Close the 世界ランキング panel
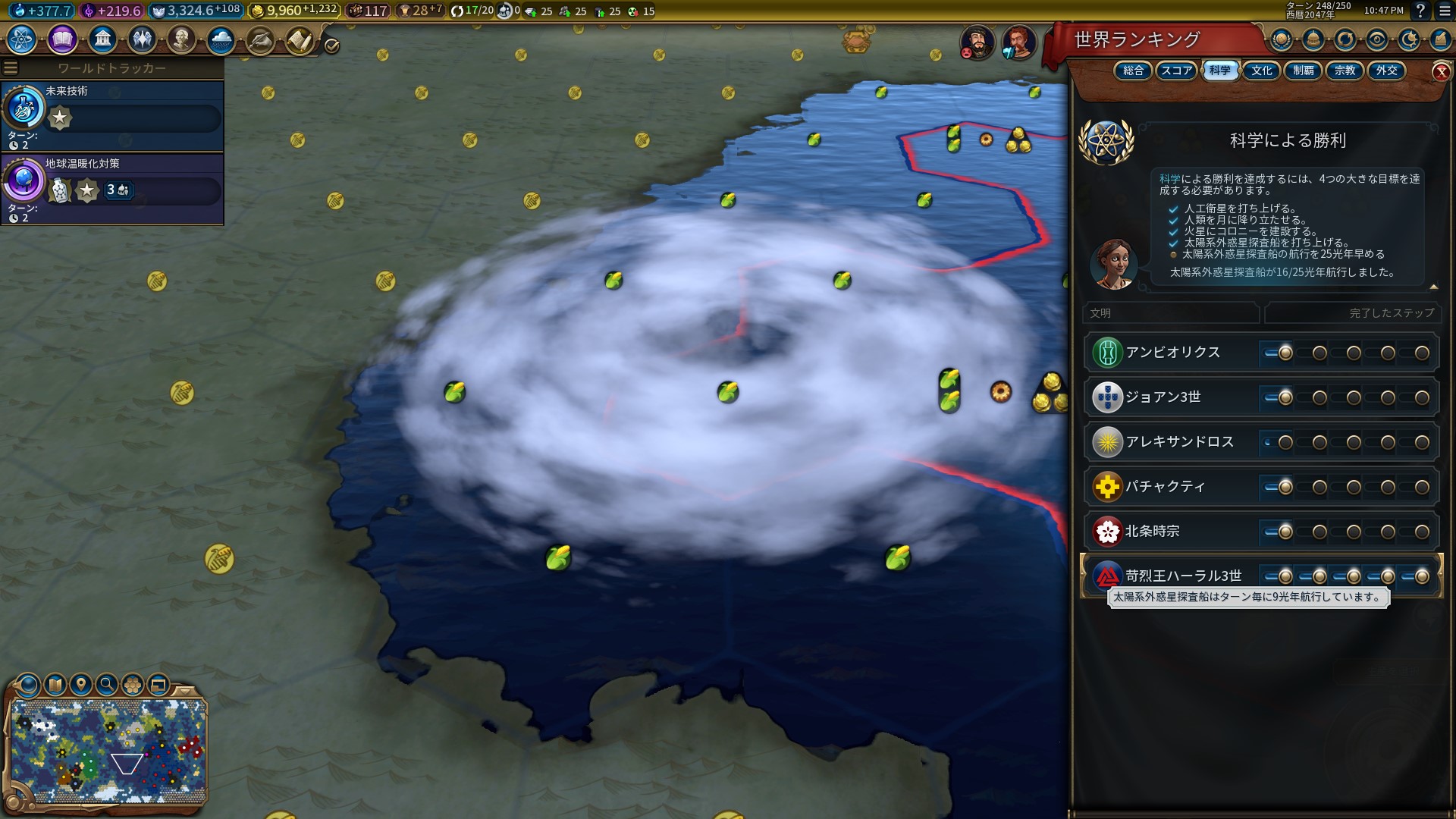Screen dimensions: 1456x819 pyautogui.click(x=1441, y=72)
